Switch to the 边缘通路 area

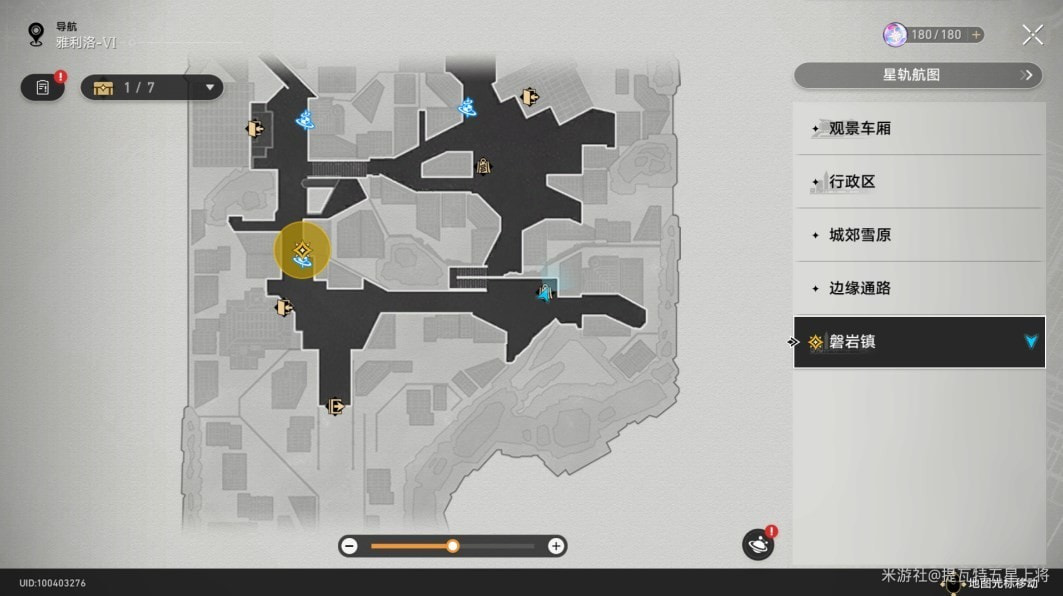918,288
